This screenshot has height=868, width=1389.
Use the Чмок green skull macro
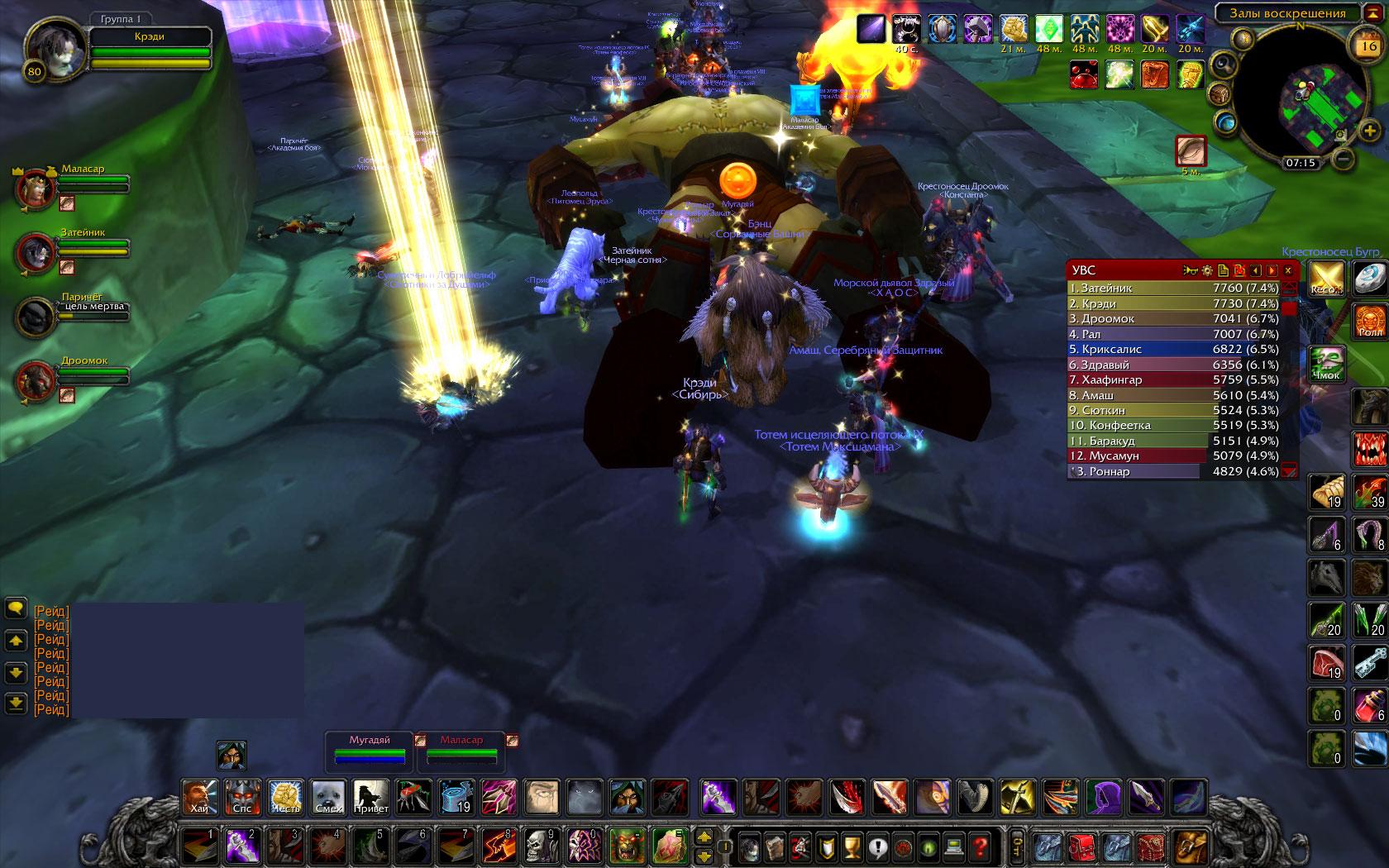point(1326,365)
